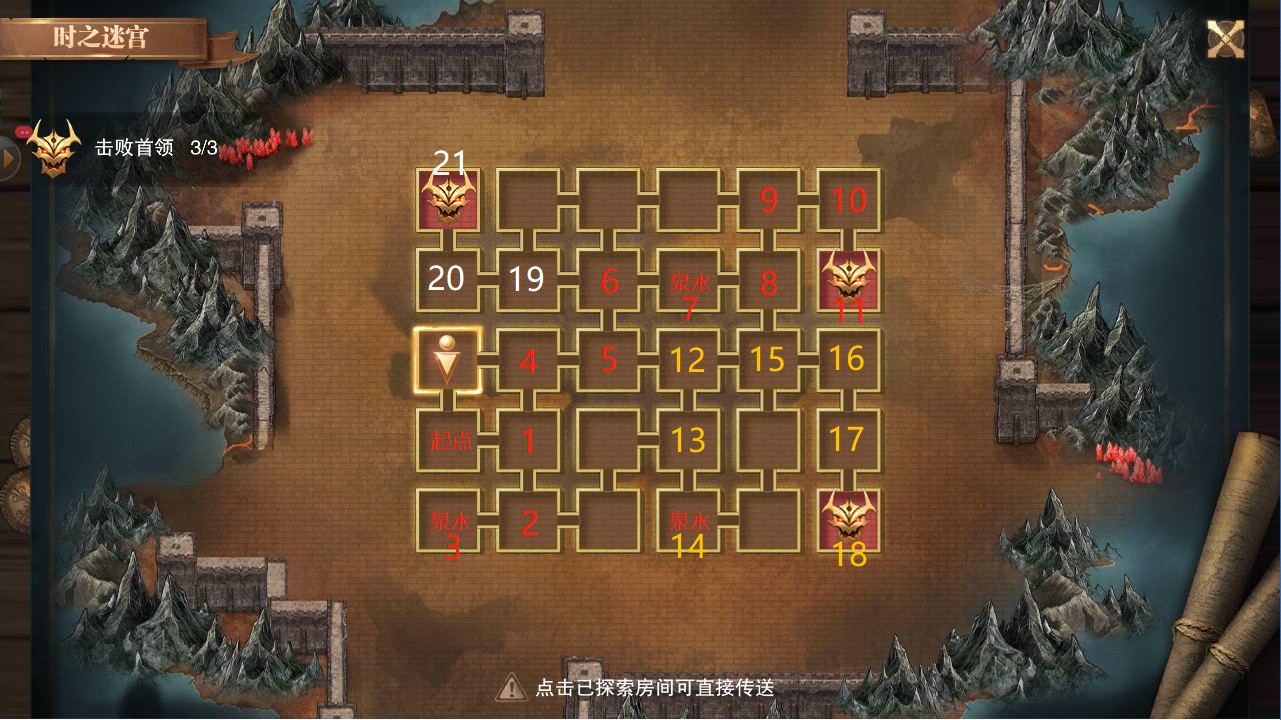Screen dimensions: 1281x720
Task: Select the room tile numbered 17
Action: point(849,440)
